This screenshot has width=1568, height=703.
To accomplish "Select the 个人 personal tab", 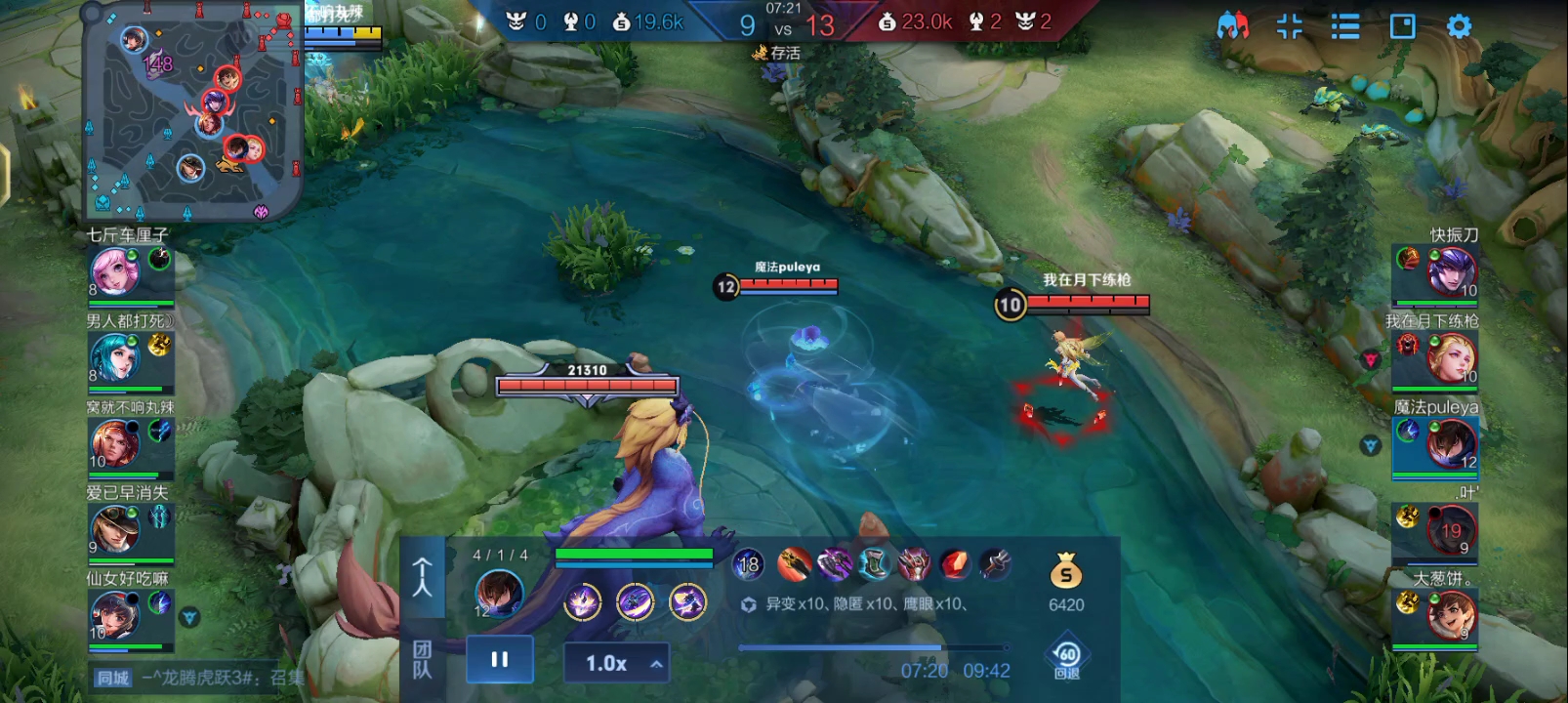I will click(x=423, y=577).
